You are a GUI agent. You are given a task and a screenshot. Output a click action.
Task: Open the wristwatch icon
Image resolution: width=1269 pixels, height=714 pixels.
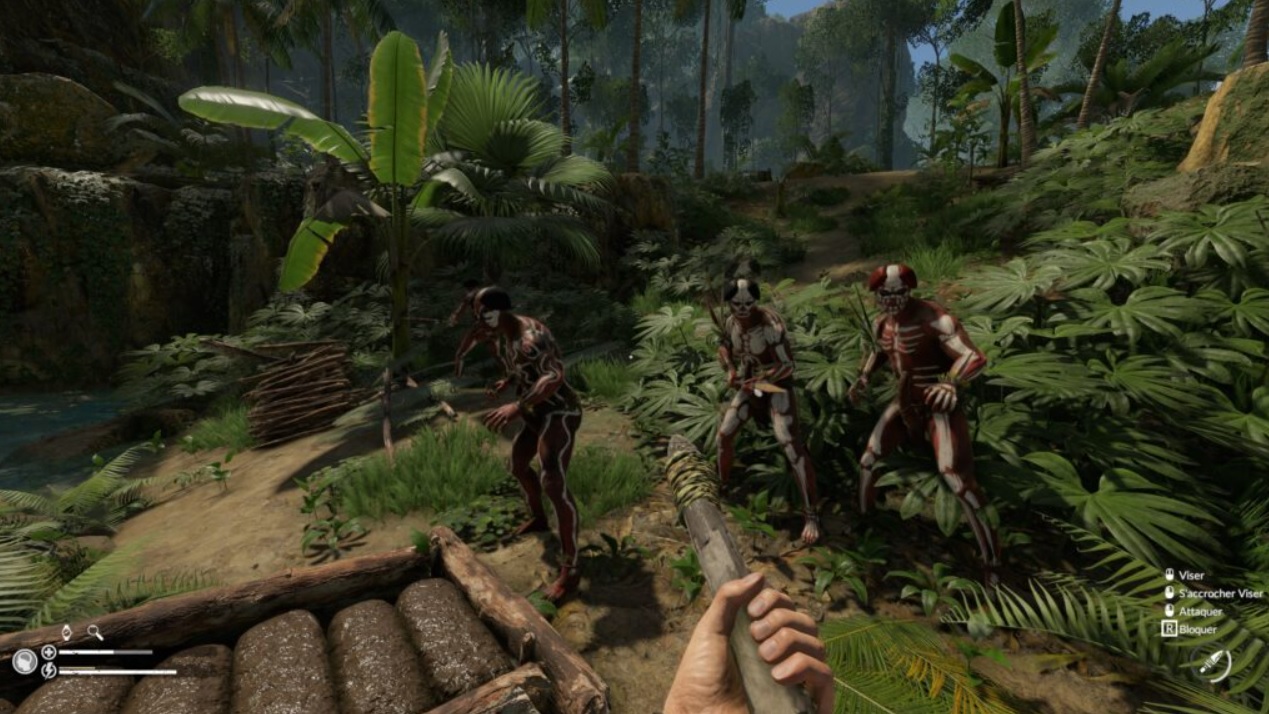click(x=66, y=632)
